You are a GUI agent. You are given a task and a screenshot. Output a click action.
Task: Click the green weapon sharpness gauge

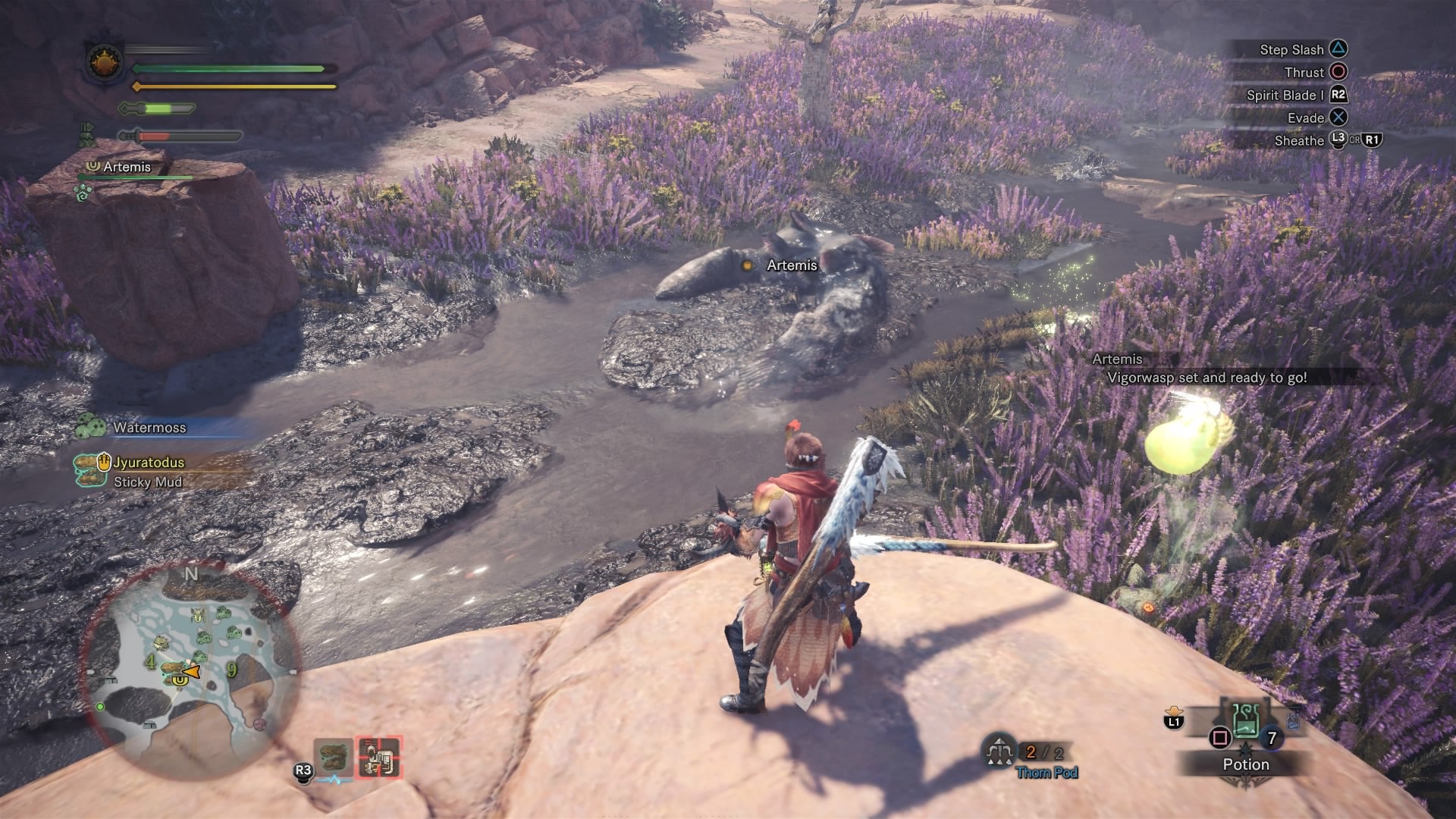point(159,108)
